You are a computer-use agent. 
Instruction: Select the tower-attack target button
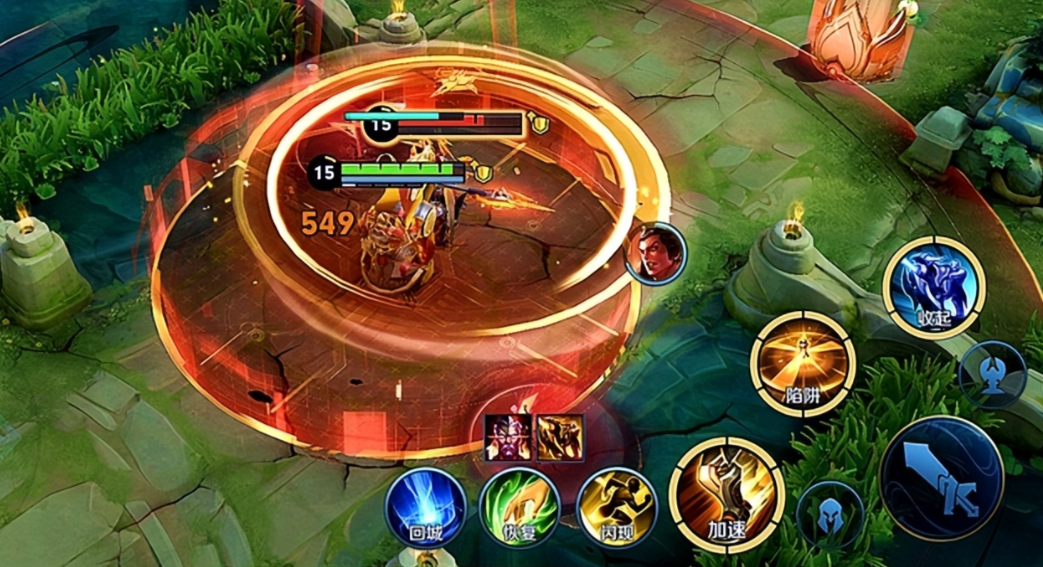(x=992, y=374)
